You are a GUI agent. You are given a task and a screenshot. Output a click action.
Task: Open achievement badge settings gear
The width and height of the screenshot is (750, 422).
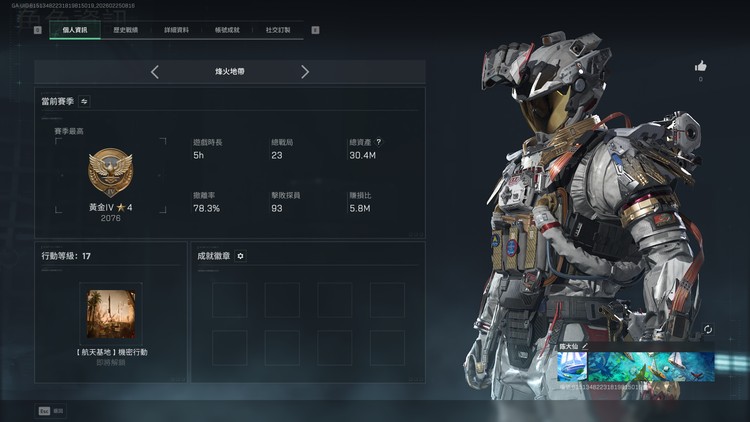[x=240, y=256]
